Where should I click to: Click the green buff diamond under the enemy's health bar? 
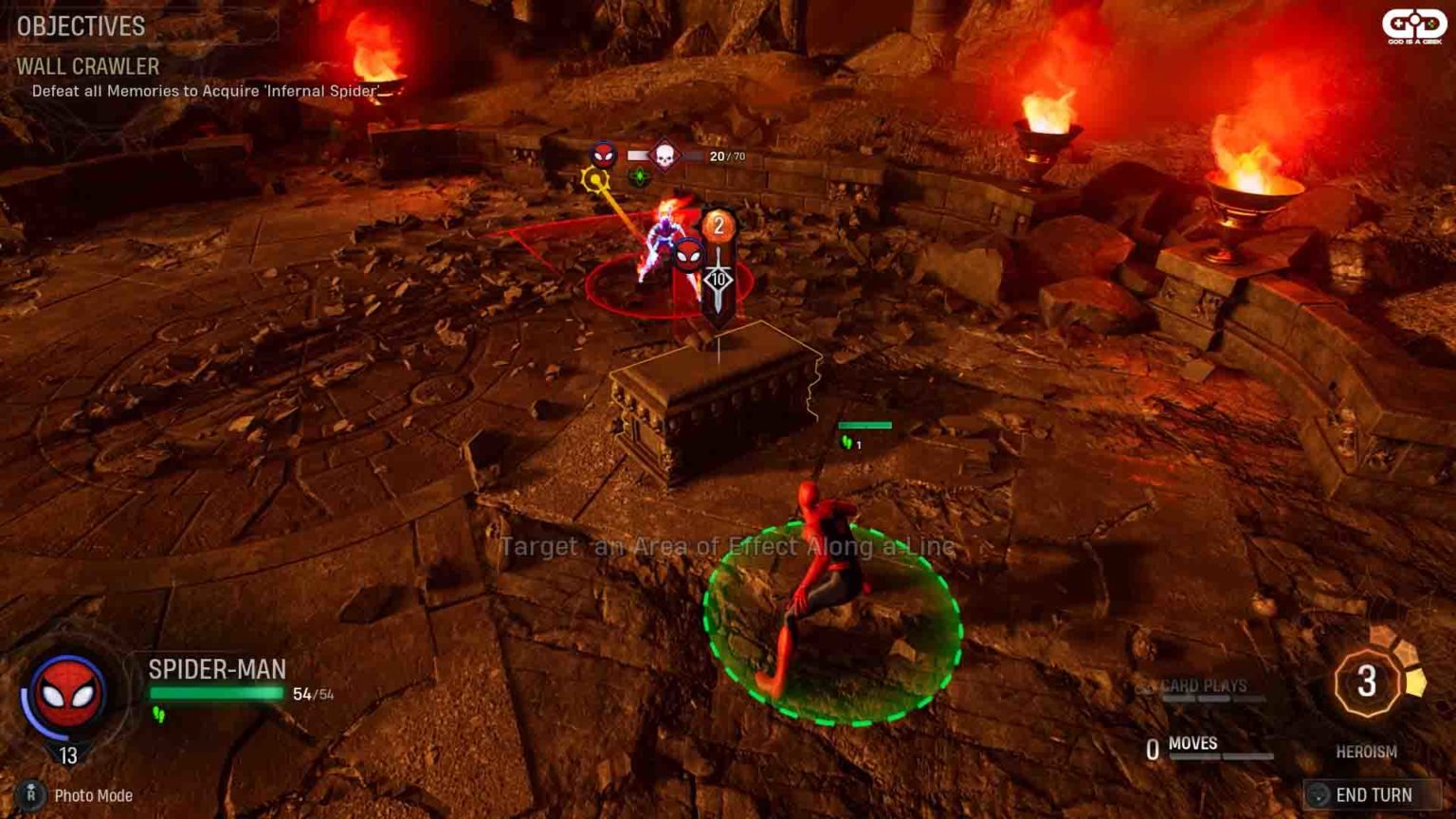tap(639, 176)
